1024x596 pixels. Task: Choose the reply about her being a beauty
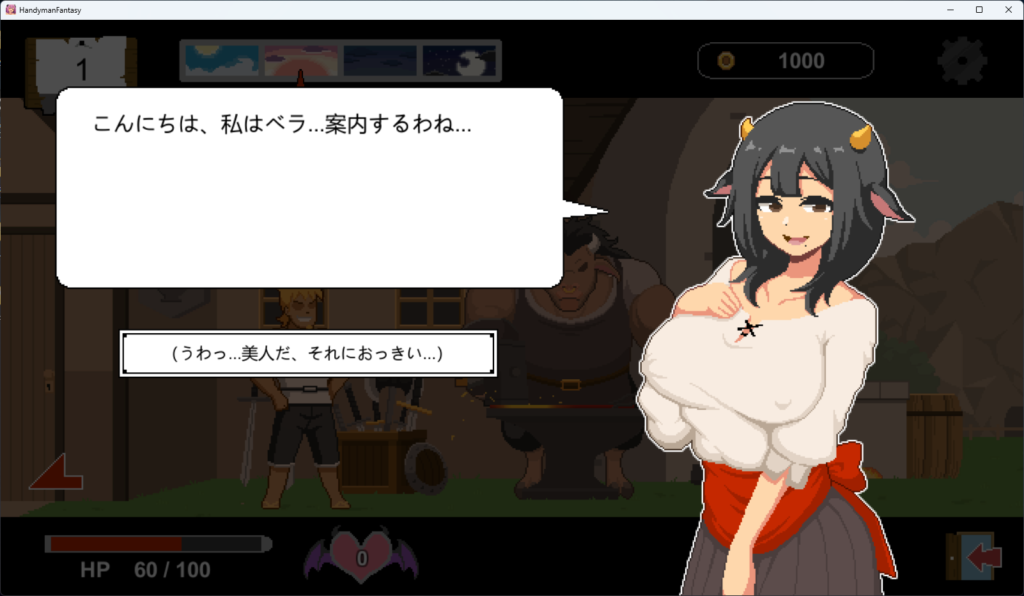tap(308, 354)
